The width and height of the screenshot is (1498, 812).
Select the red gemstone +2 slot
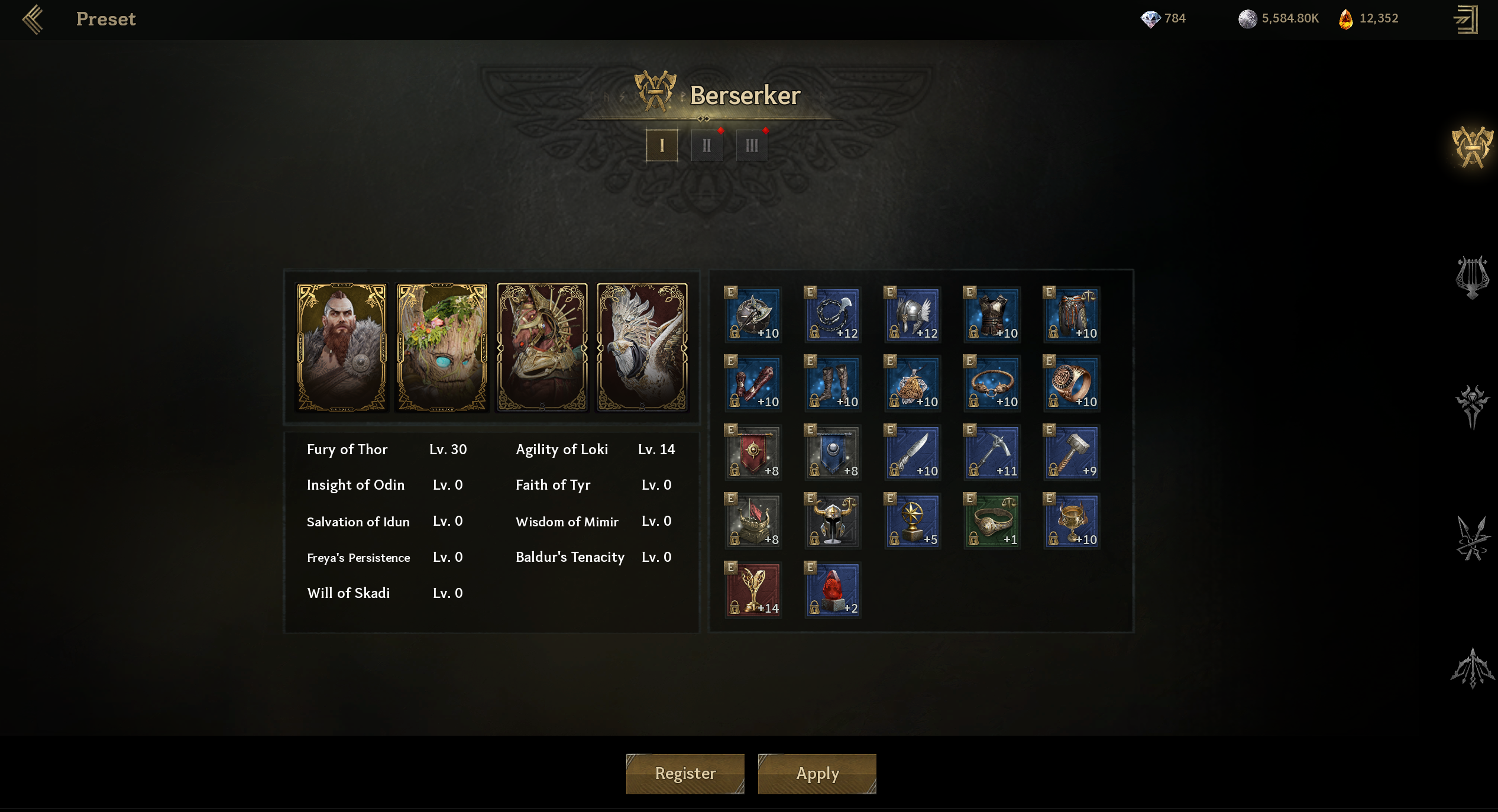tap(833, 590)
